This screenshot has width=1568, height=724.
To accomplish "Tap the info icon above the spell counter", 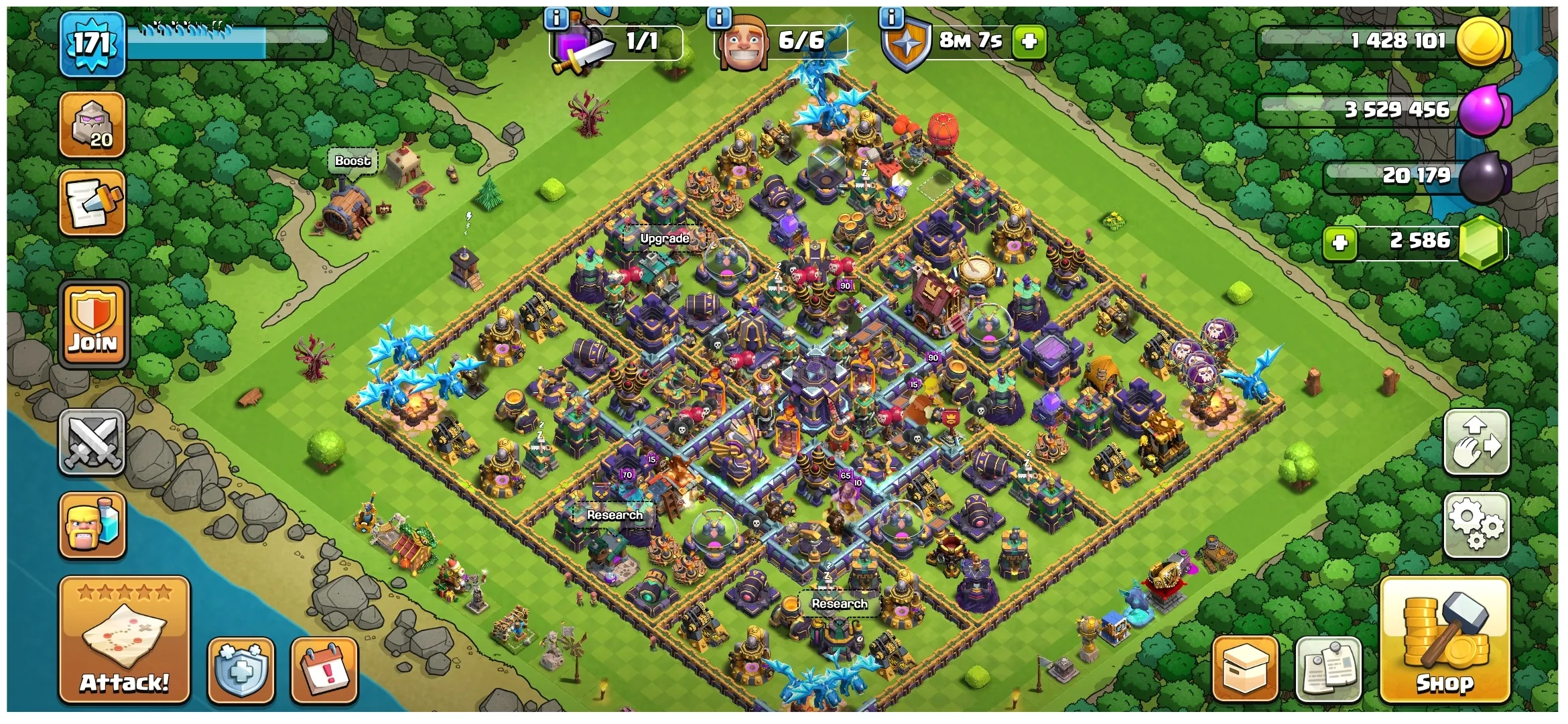I will [558, 17].
